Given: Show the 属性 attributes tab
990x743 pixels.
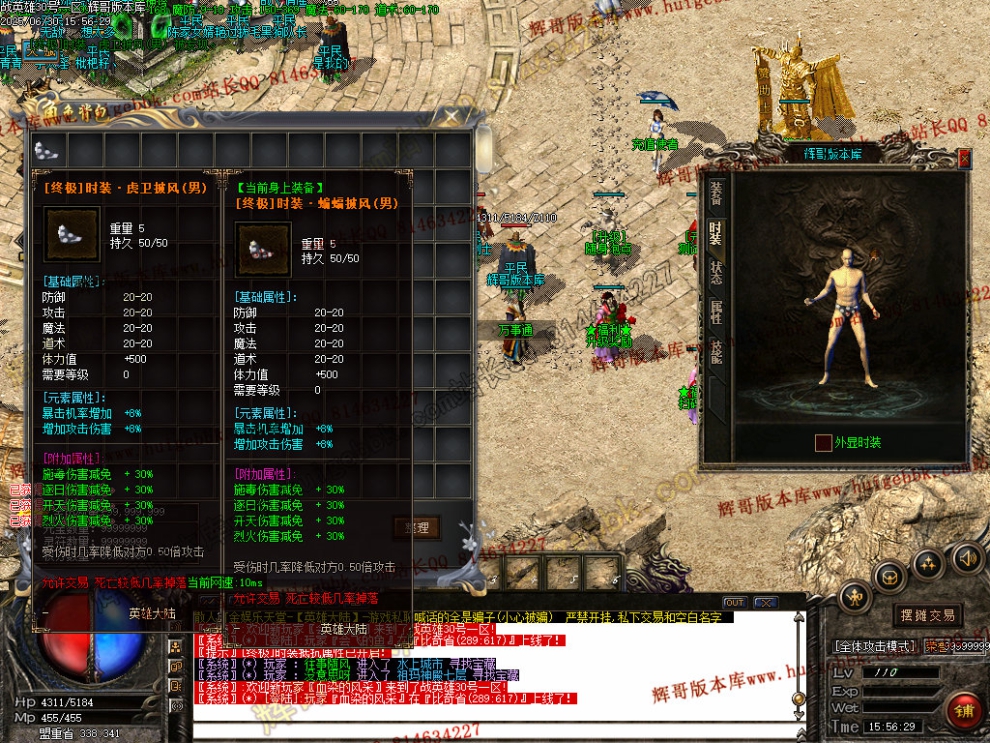Looking at the screenshot, I should (x=716, y=313).
